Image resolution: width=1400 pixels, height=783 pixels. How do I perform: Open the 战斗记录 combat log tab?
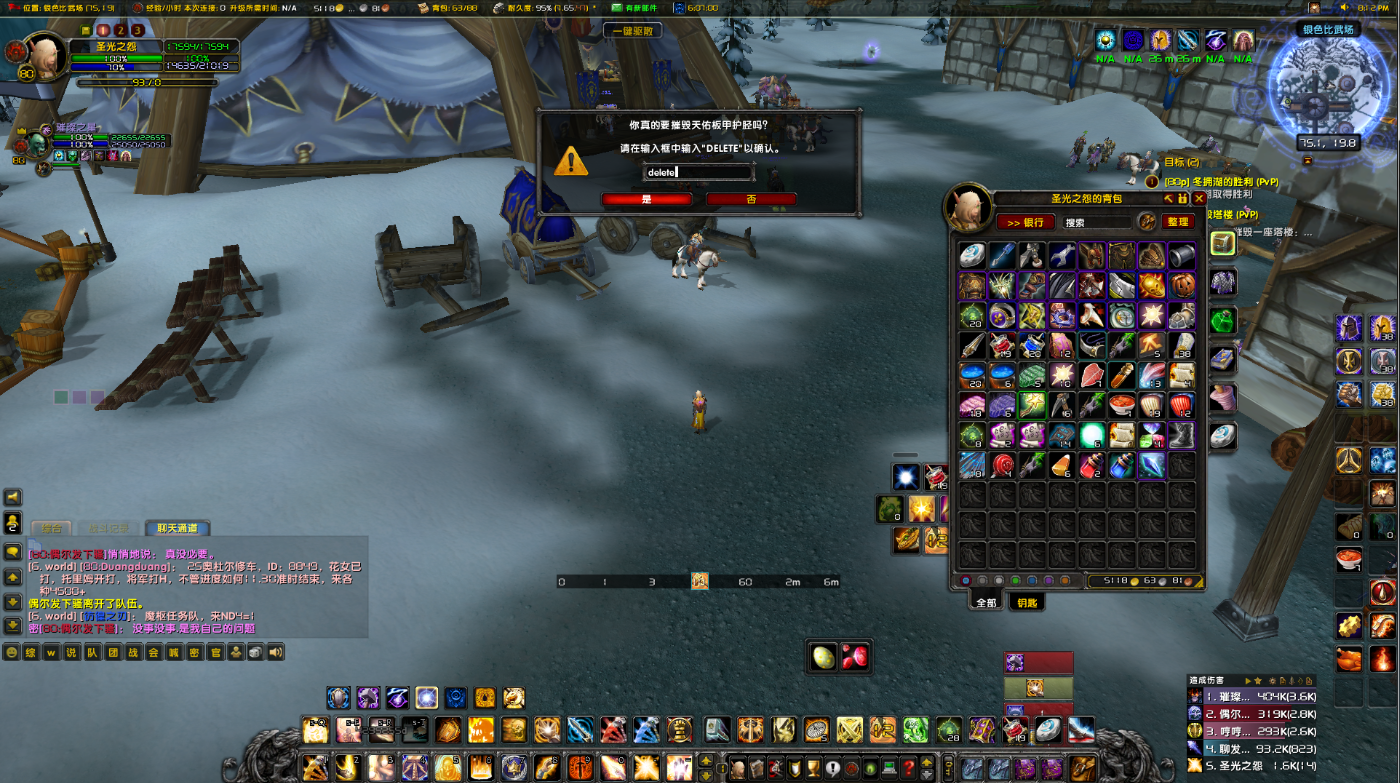[110, 528]
